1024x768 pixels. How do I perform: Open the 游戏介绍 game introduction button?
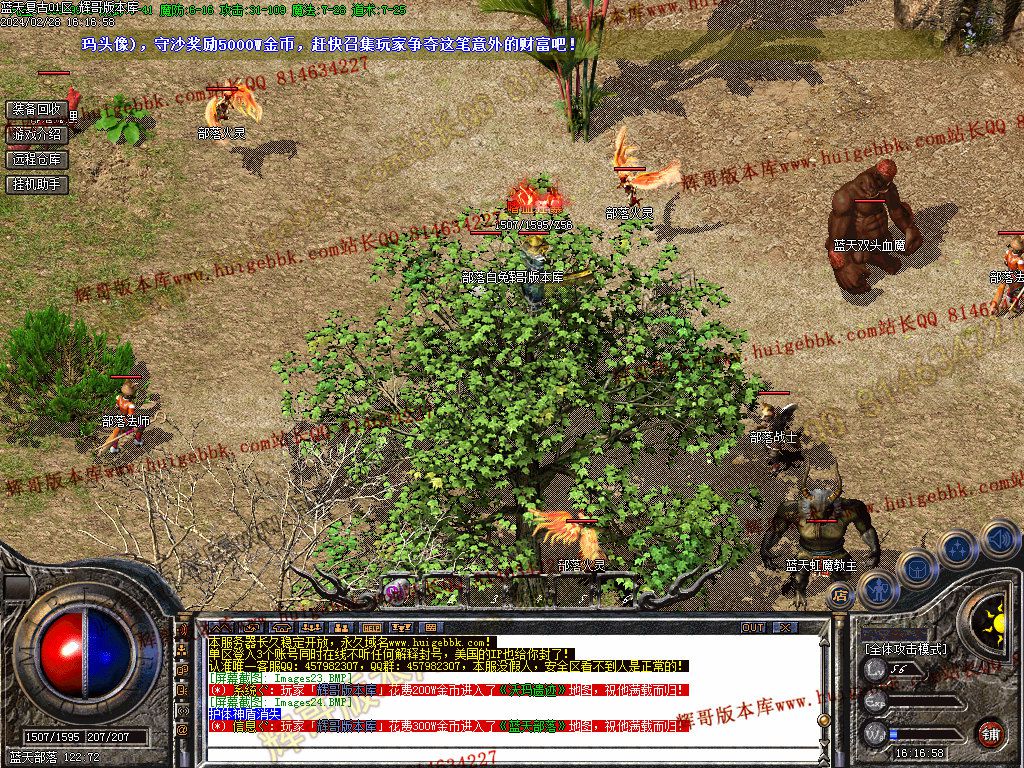tap(37, 134)
